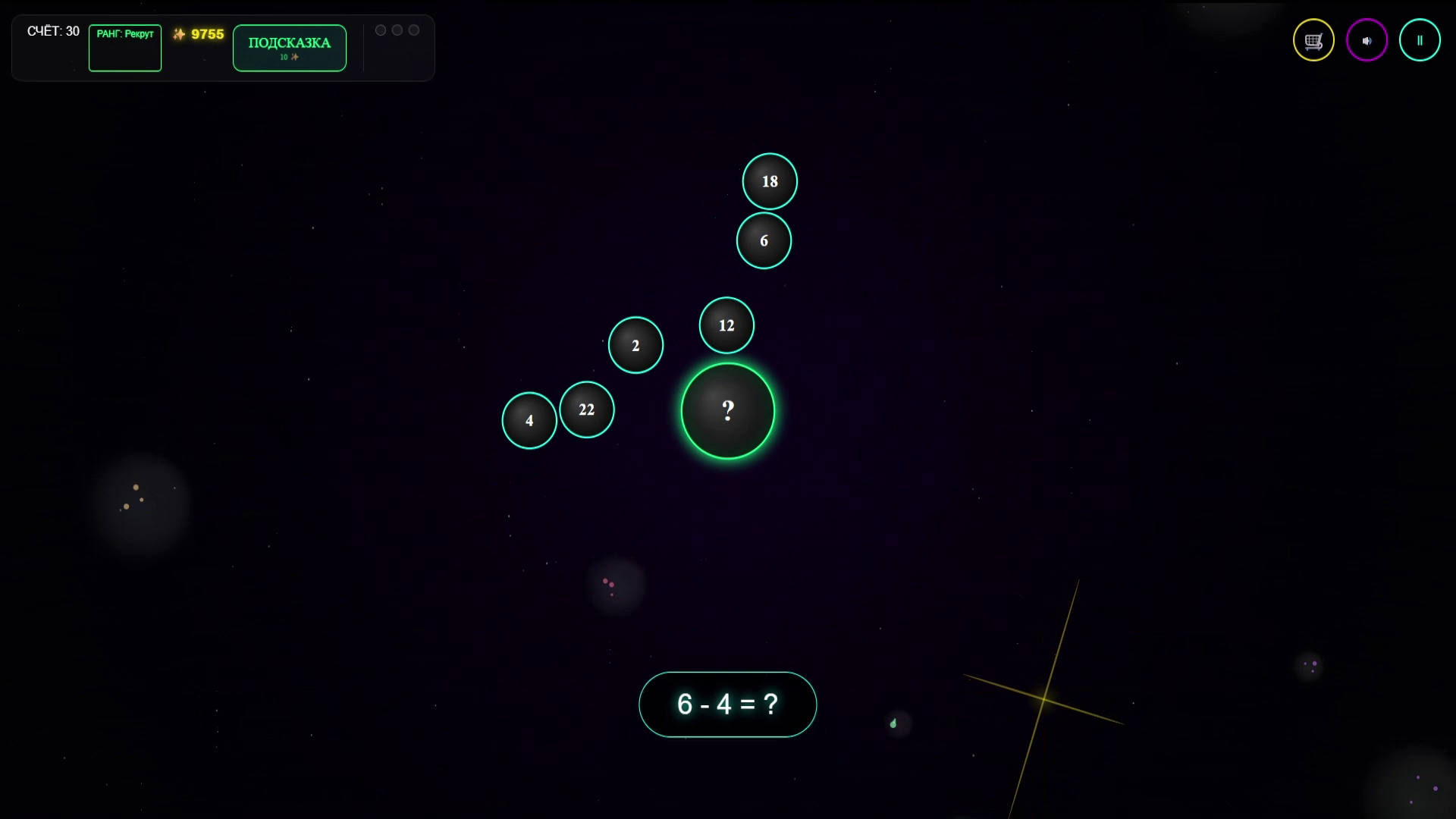
Task: Expand the РАНГ: Рекрут rank badge
Action: (x=125, y=48)
